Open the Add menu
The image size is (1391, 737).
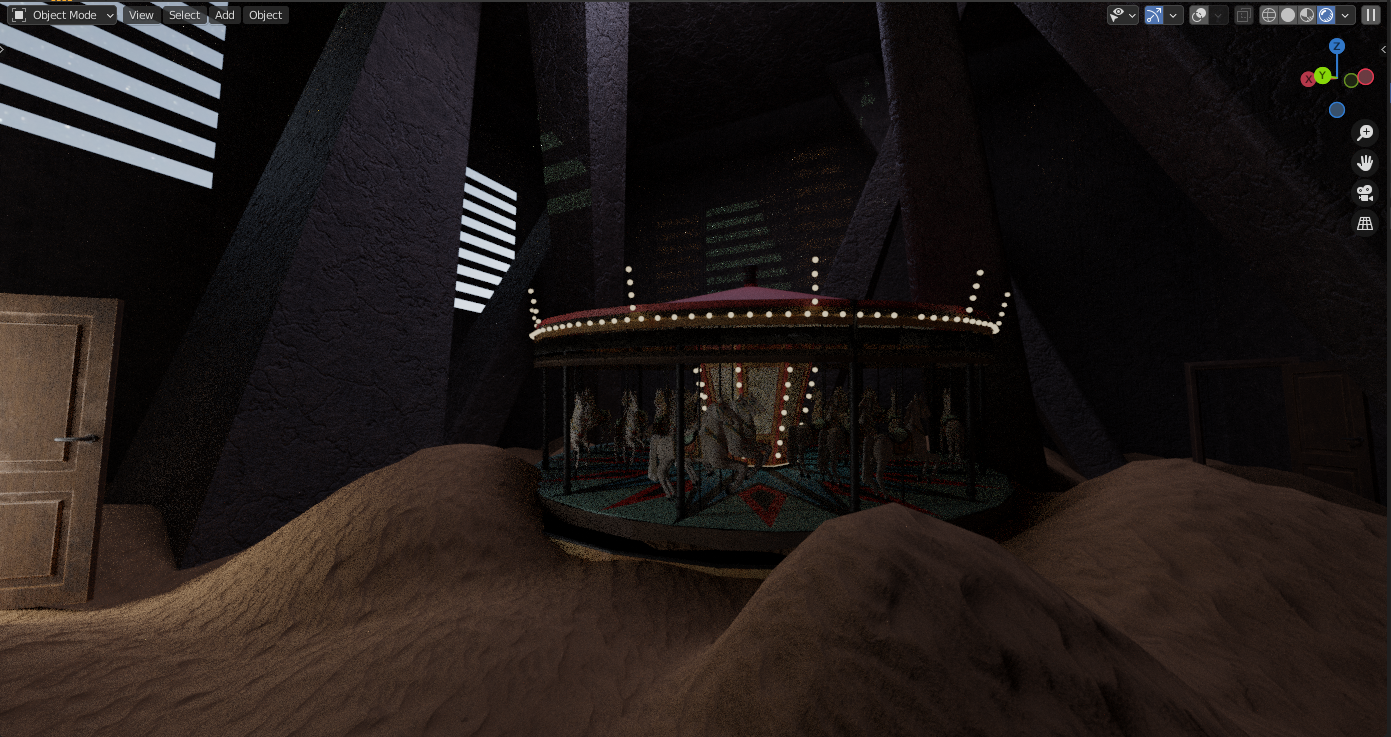coord(225,15)
